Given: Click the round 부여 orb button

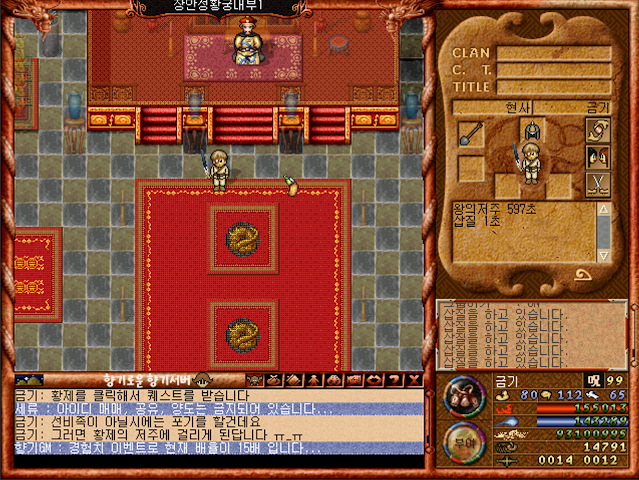Looking at the screenshot, I should click(464, 442).
